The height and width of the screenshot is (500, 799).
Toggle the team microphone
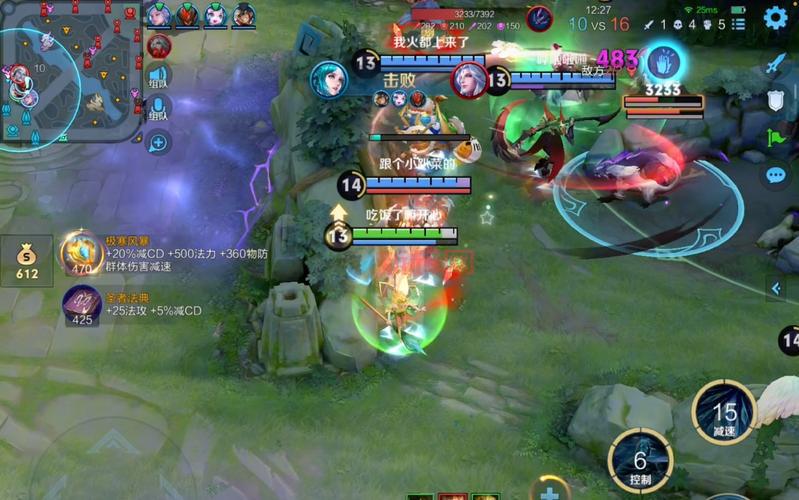(158, 110)
